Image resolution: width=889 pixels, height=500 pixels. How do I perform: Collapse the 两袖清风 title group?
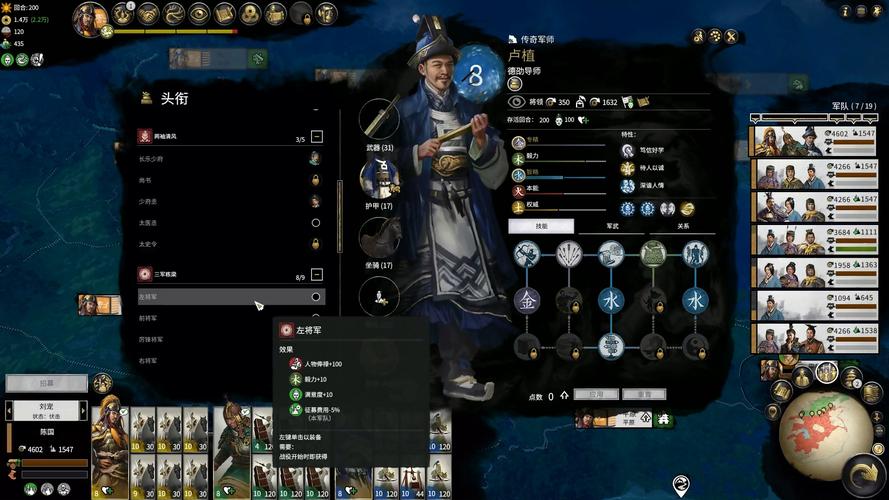(316, 136)
